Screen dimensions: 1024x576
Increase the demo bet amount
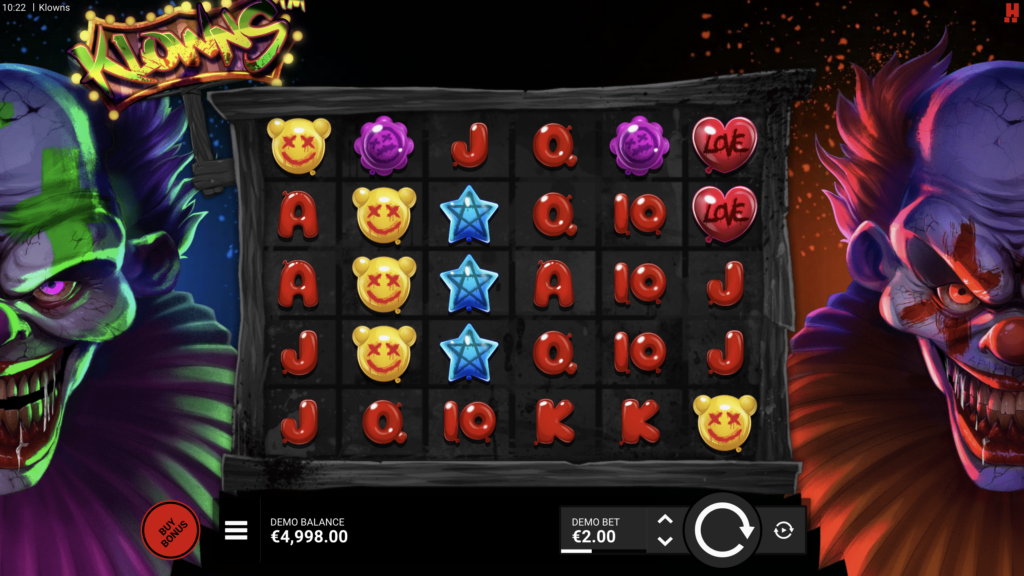pyautogui.click(x=665, y=519)
